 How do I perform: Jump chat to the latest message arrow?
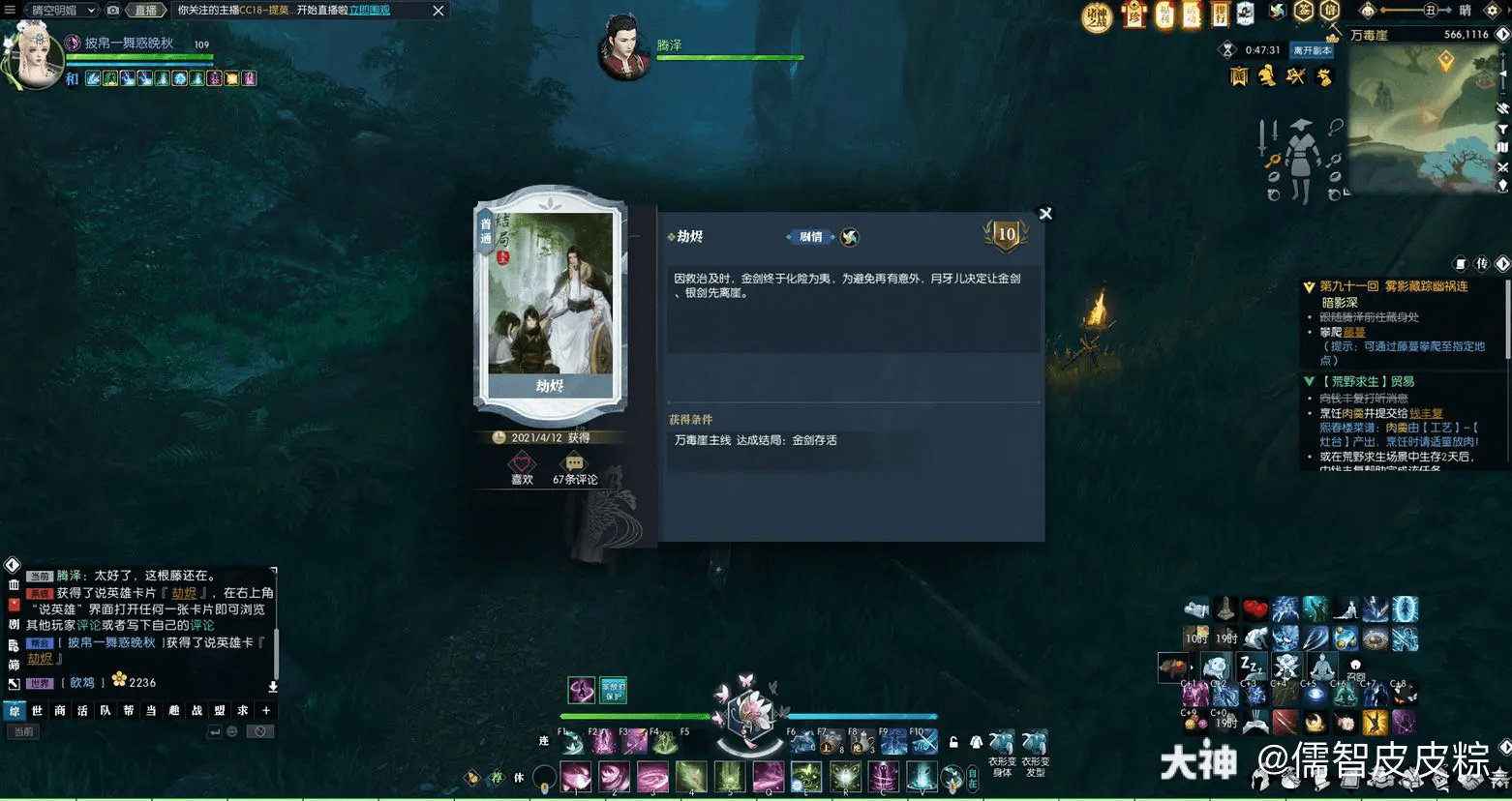[273, 686]
